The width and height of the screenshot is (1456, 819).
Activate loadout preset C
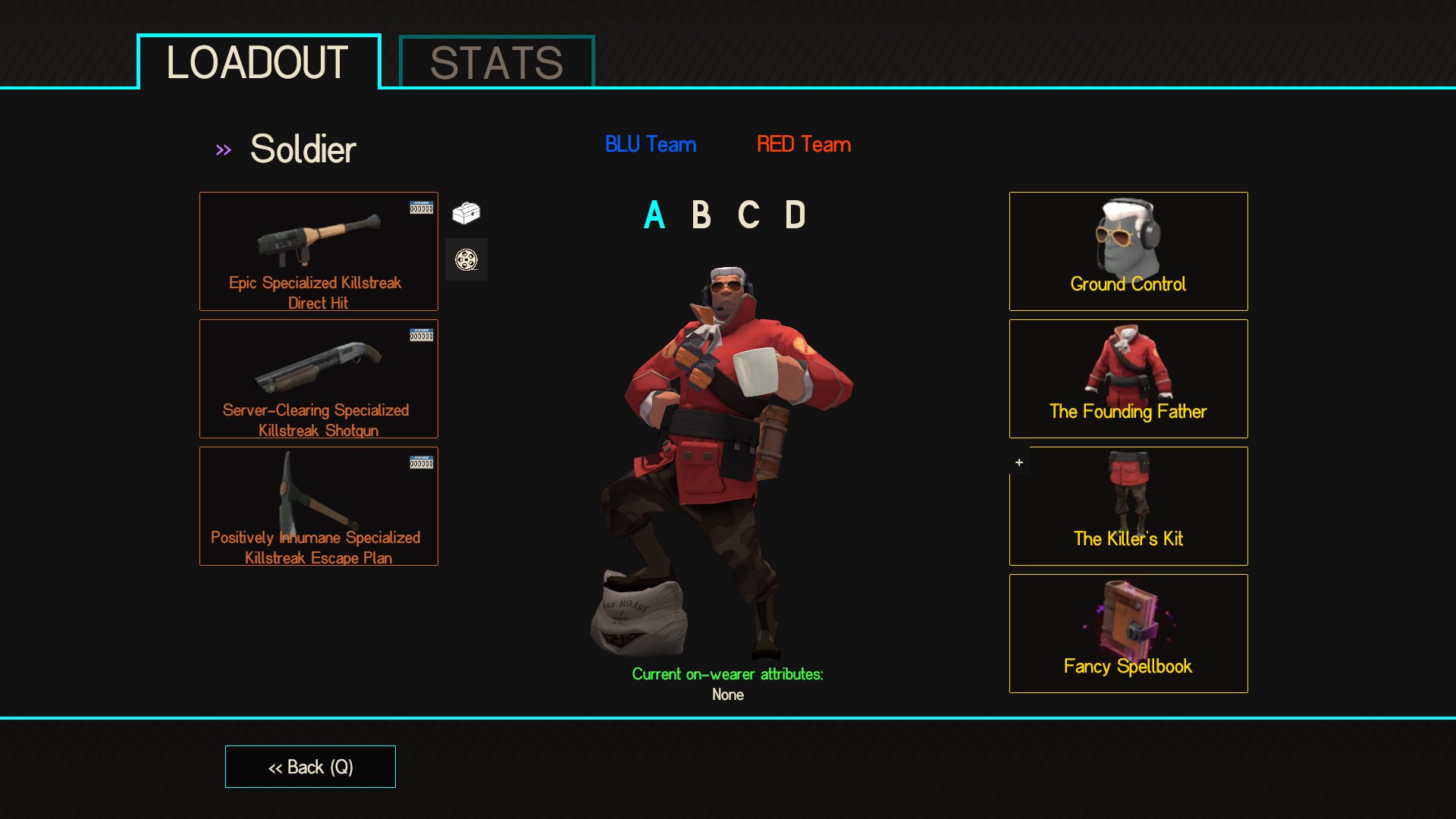[748, 215]
